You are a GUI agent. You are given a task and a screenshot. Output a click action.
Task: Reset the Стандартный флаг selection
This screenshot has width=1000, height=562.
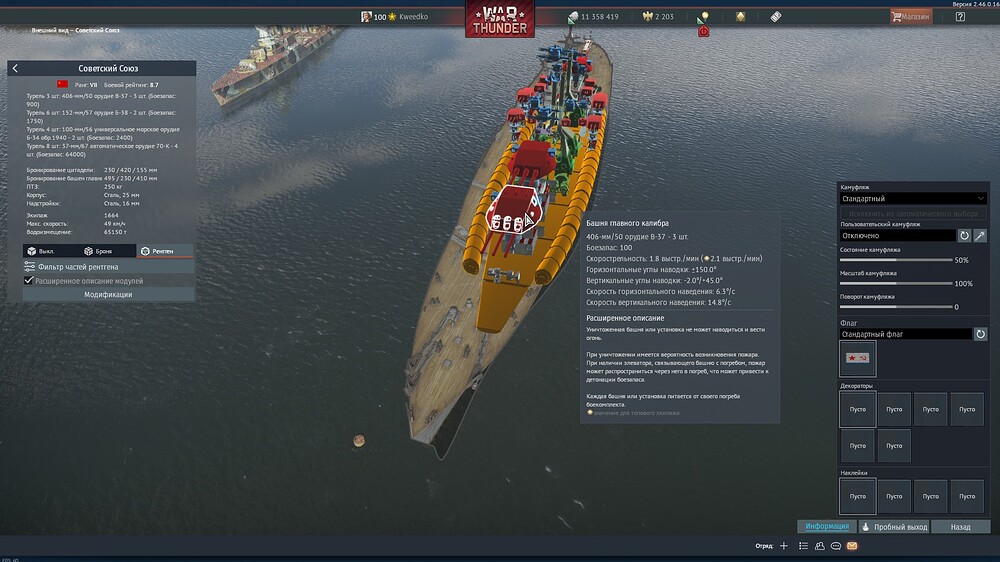[x=981, y=334]
